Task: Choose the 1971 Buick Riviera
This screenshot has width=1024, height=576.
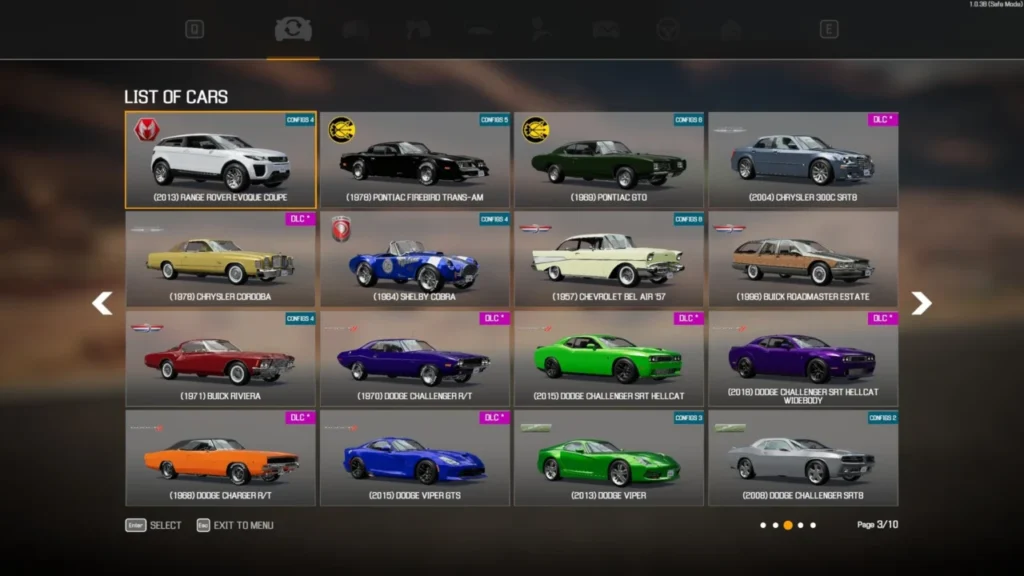Action: (220, 358)
